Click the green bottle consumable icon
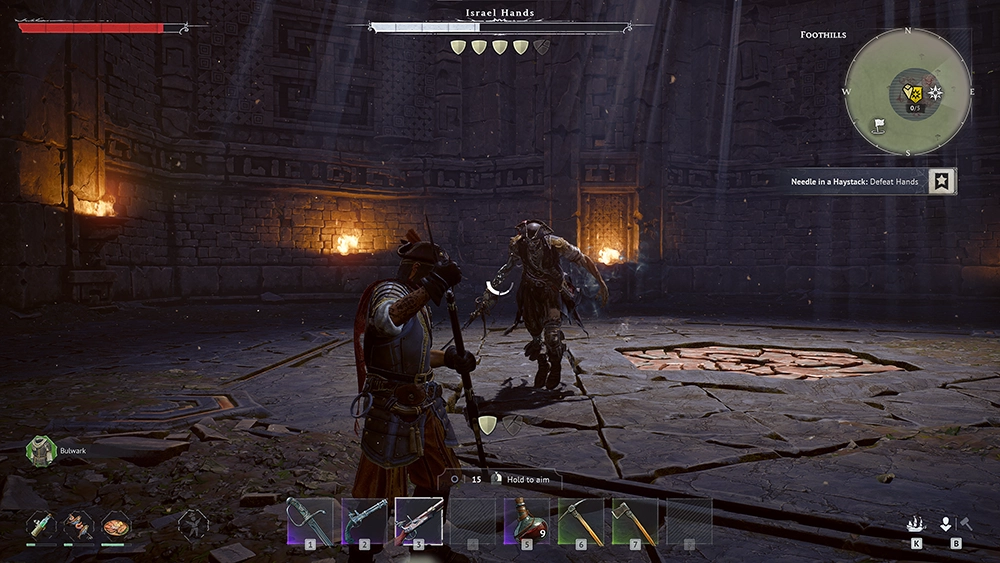Viewport: 1000px width, 563px height. point(41,524)
